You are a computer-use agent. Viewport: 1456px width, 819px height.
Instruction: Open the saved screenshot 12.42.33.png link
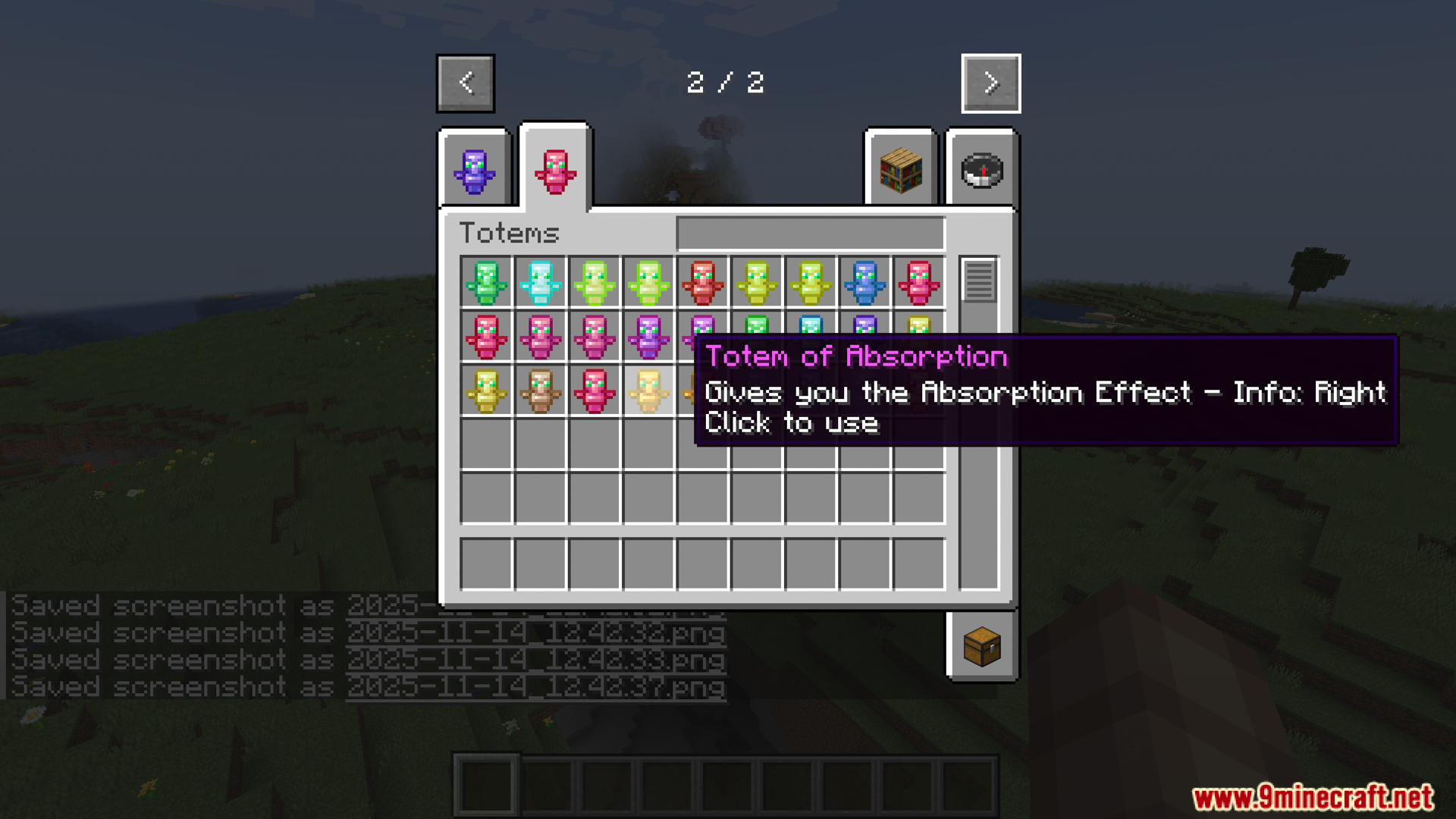click(x=535, y=660)
